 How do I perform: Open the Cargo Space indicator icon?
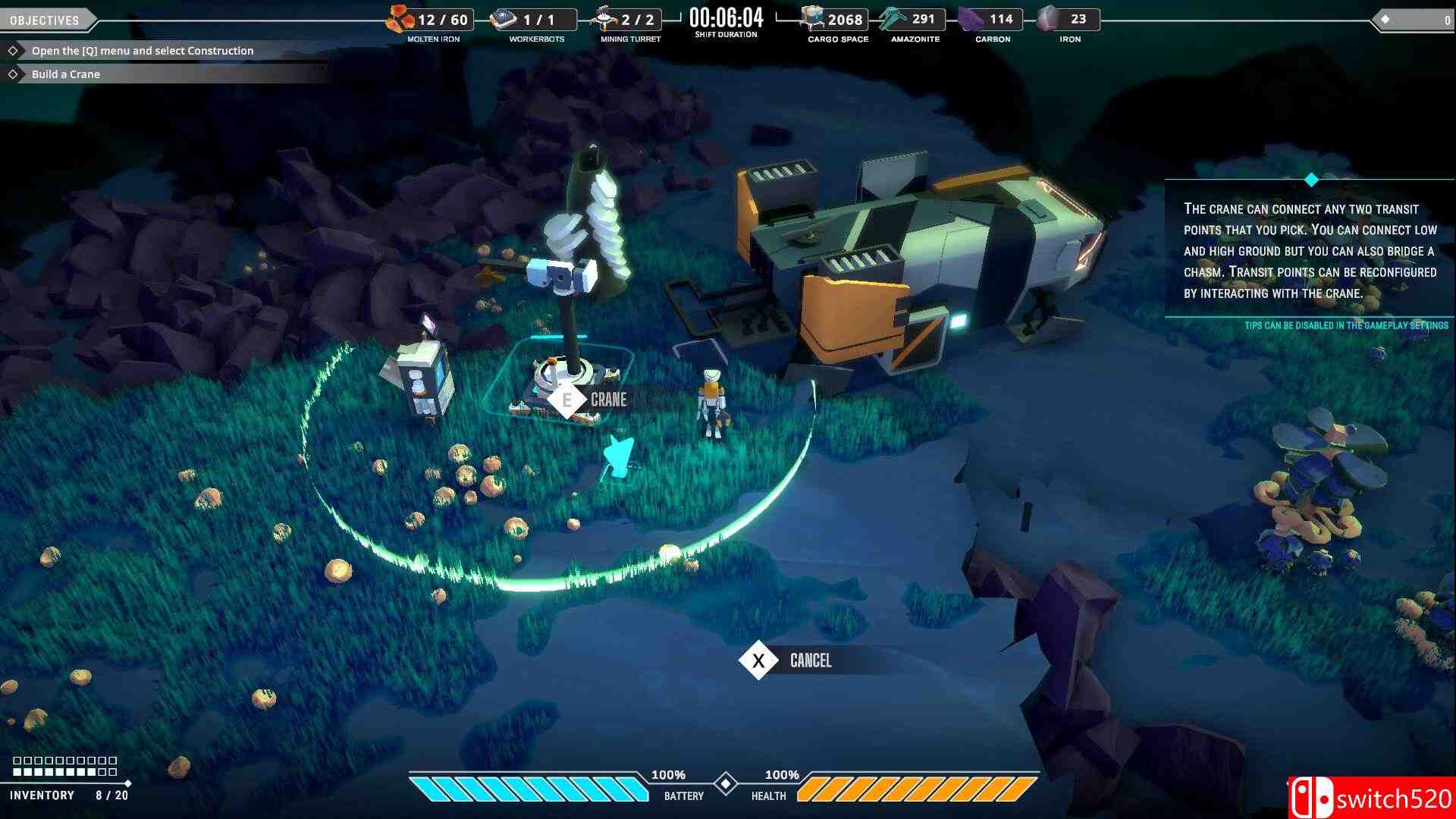click(813, 17)
